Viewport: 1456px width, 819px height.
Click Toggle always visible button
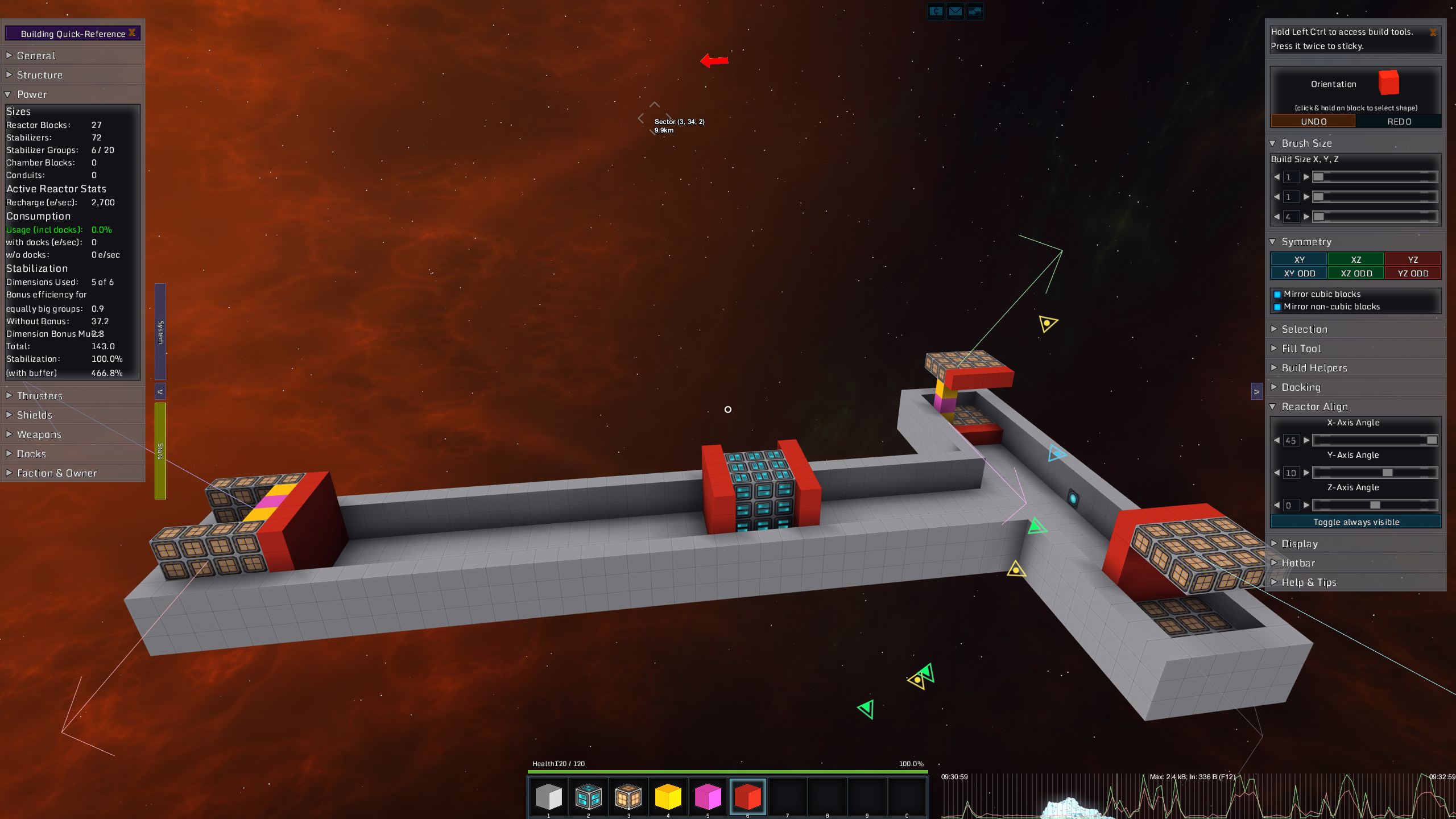coord(1356,522)
